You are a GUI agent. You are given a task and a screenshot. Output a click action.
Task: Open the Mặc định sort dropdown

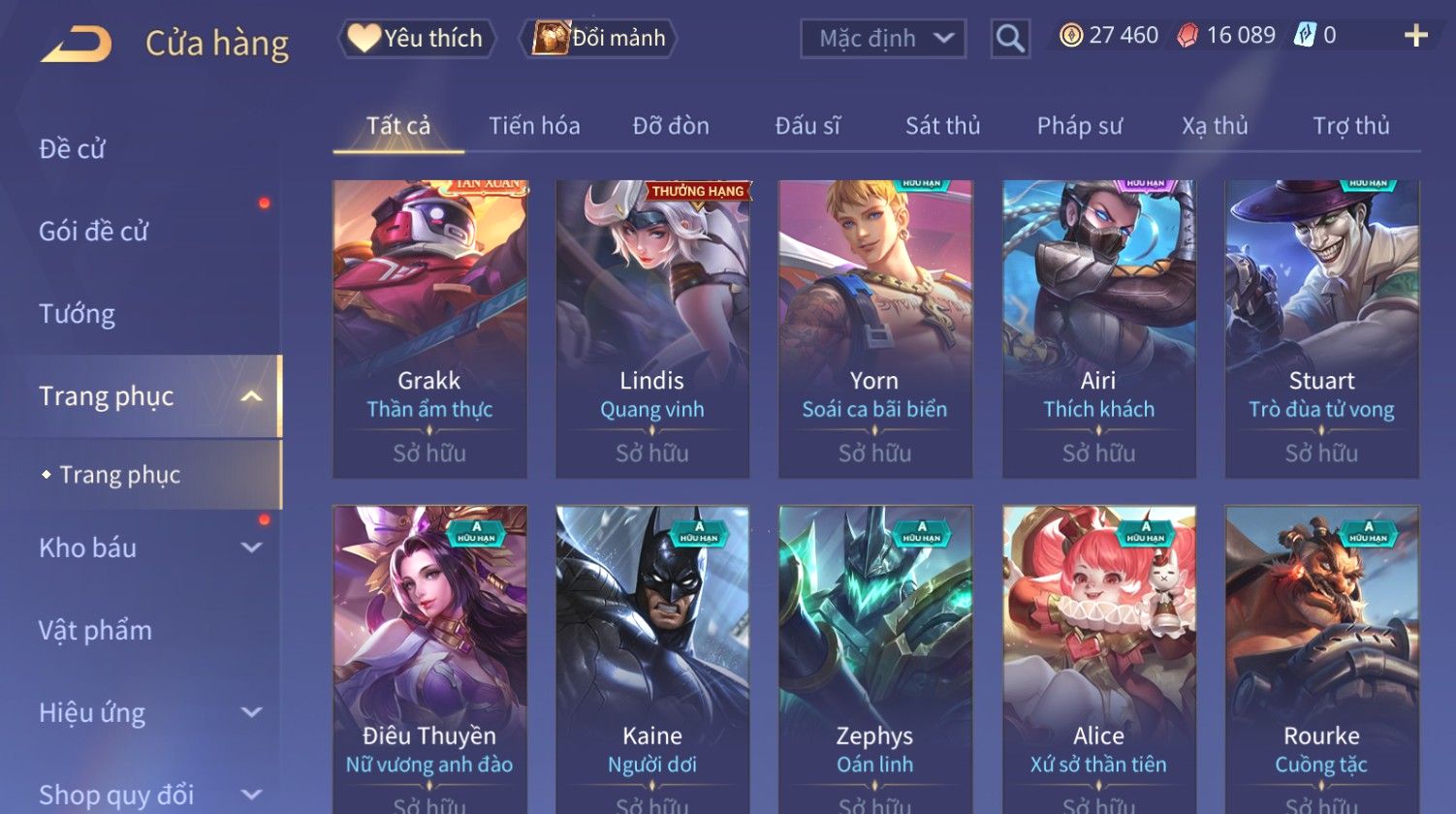883,39
